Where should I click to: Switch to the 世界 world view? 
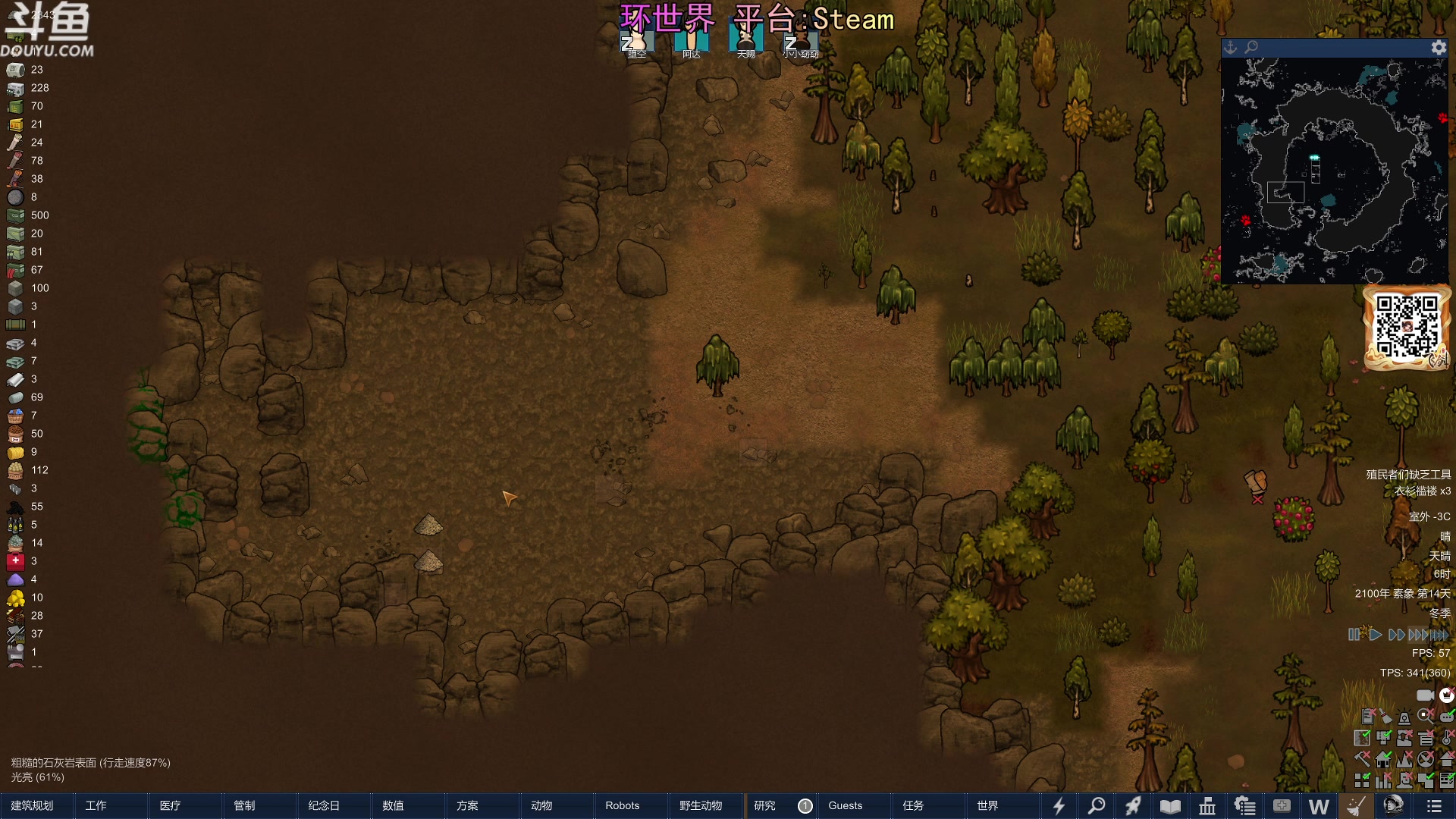[987, 805]
